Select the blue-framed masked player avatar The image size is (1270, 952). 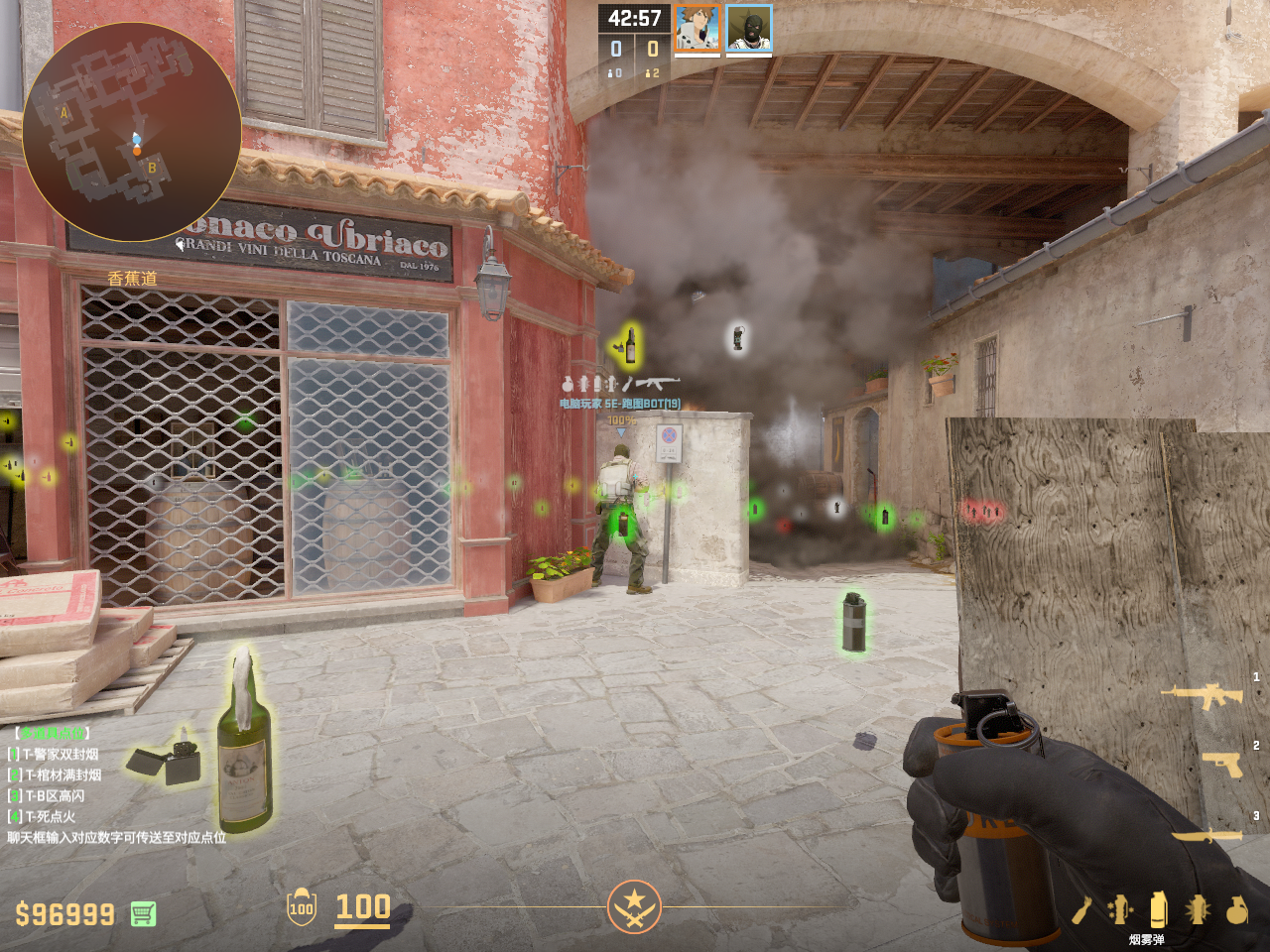(x=749, y=28)
